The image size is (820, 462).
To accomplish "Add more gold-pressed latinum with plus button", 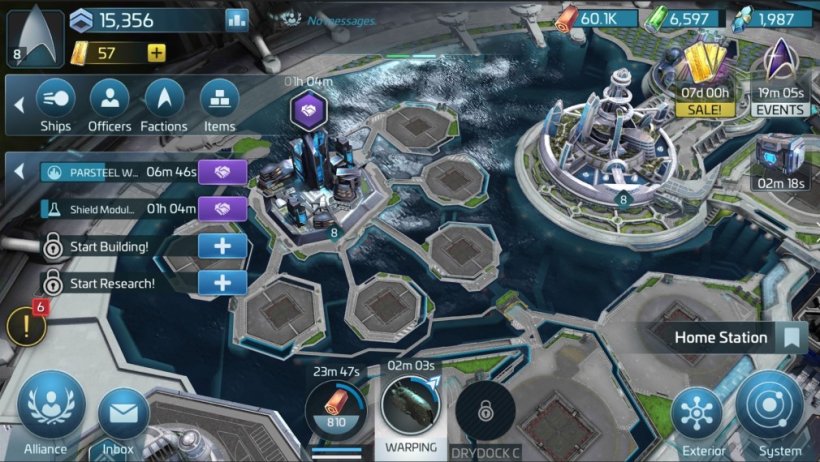I will click(x=156, y=53).
